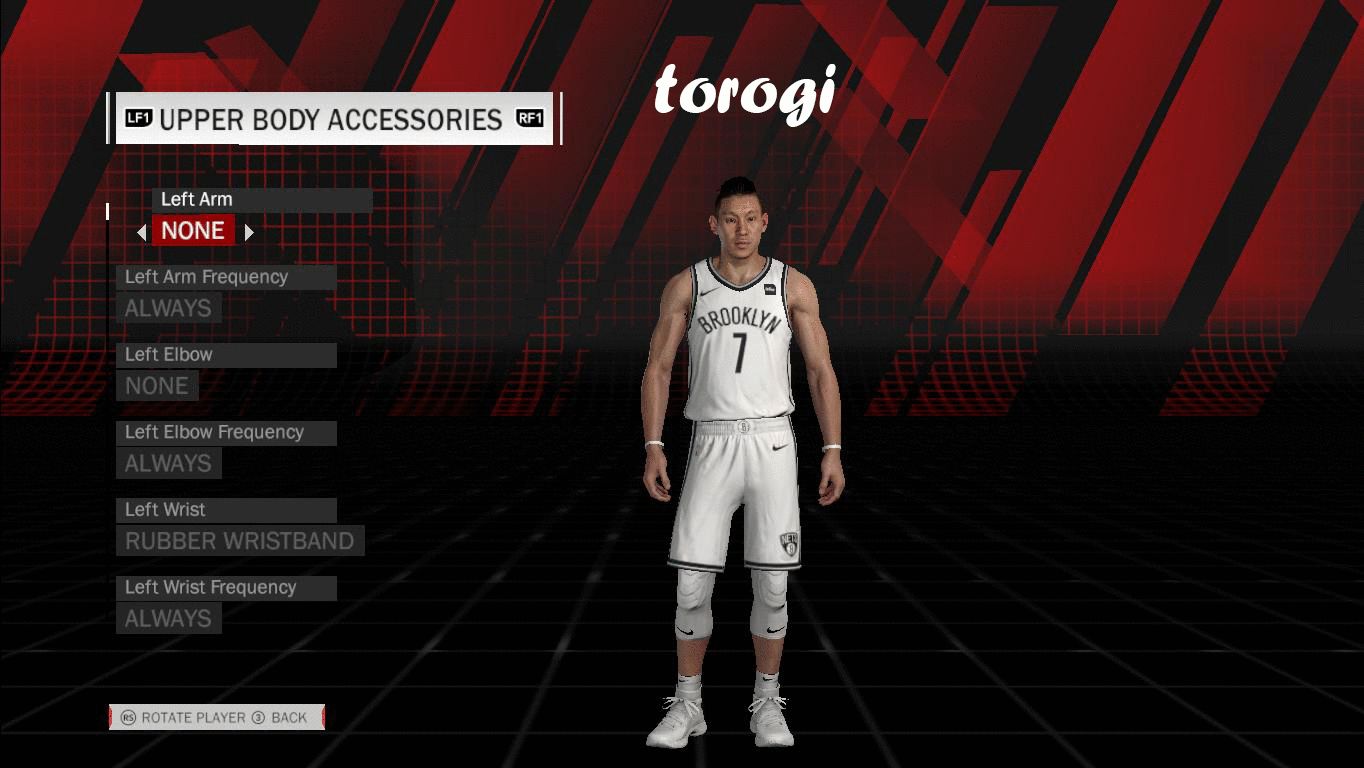Click the left arrow beside NONE
Image resolution: width=1364 pixels, height=768 pixels.
tap(142, 232)
